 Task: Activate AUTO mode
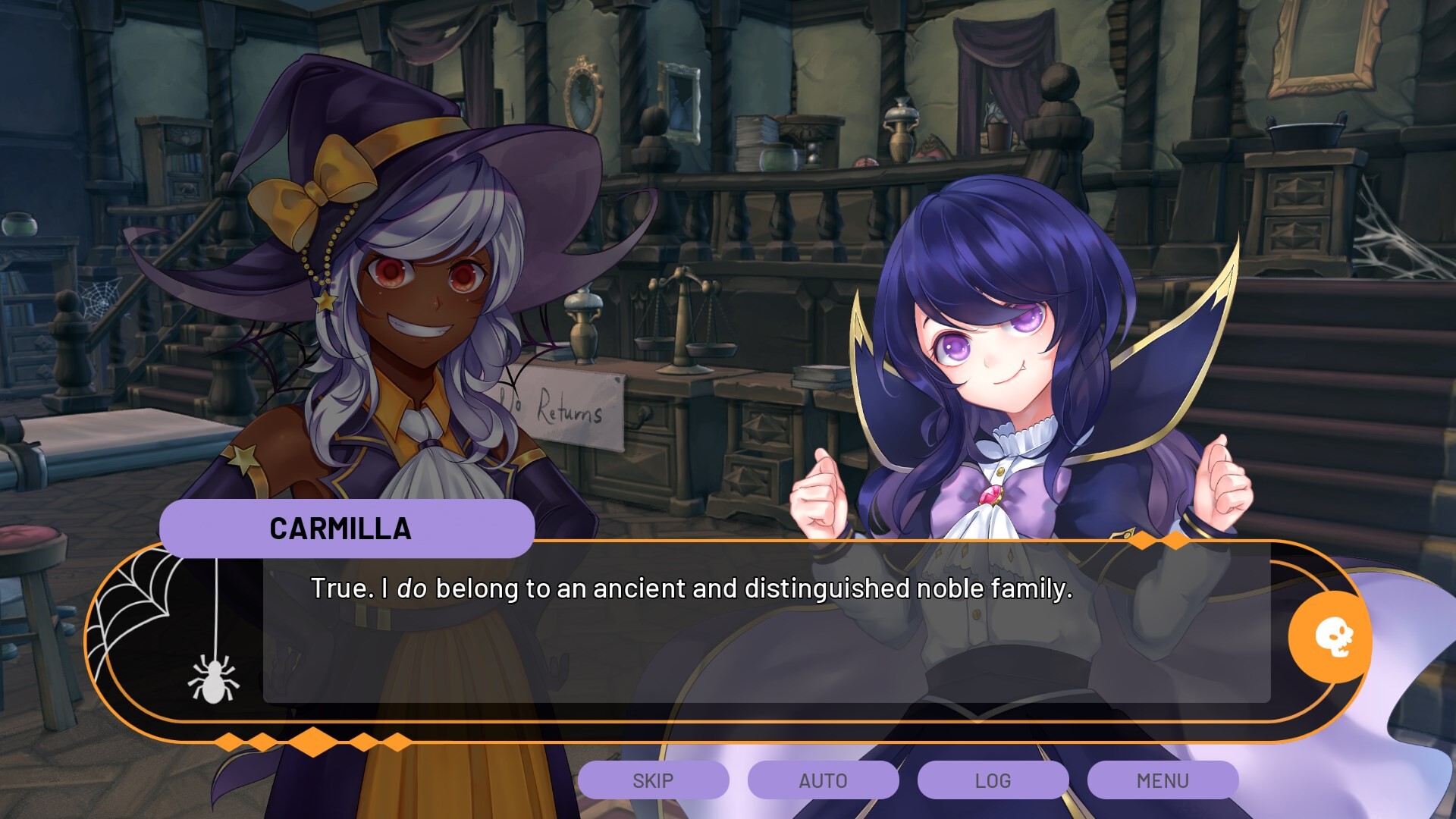point(823,780)
